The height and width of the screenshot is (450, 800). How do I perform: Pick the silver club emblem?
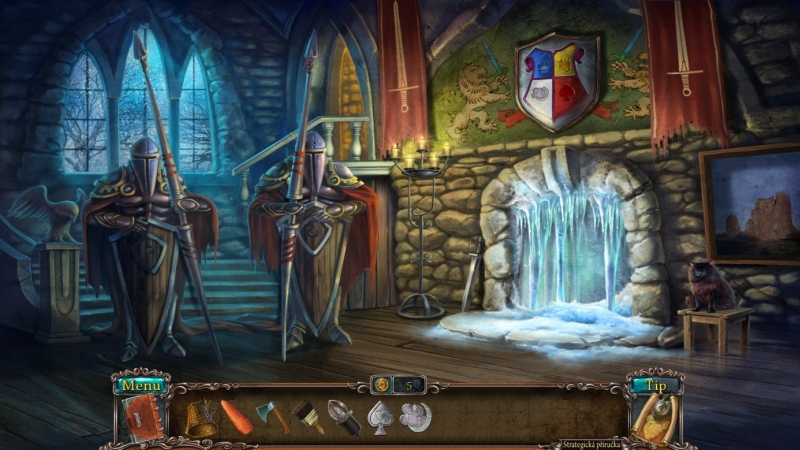click(414, 415)
